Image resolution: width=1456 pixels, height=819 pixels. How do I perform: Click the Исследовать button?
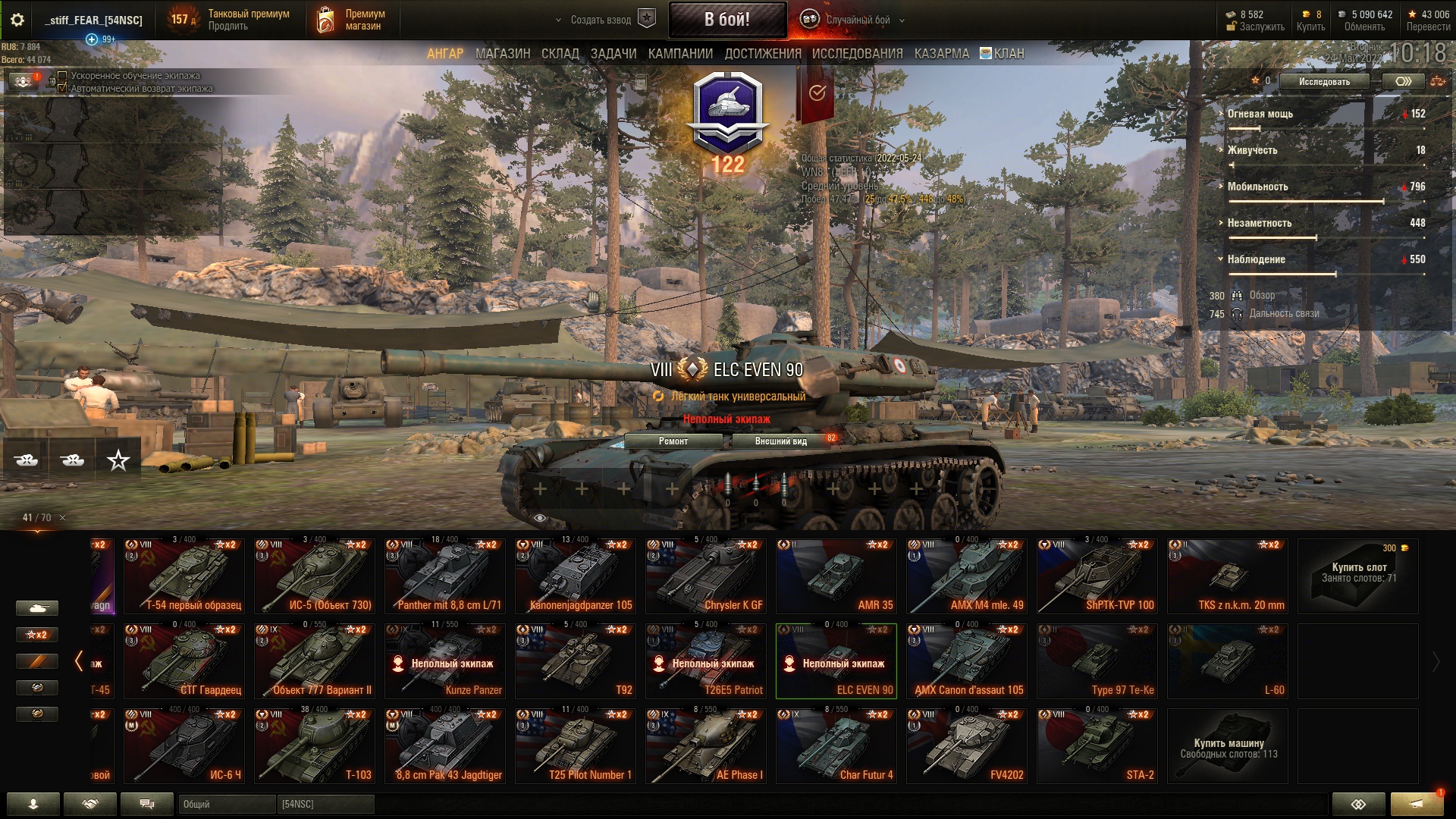[x=1323, y=82]
